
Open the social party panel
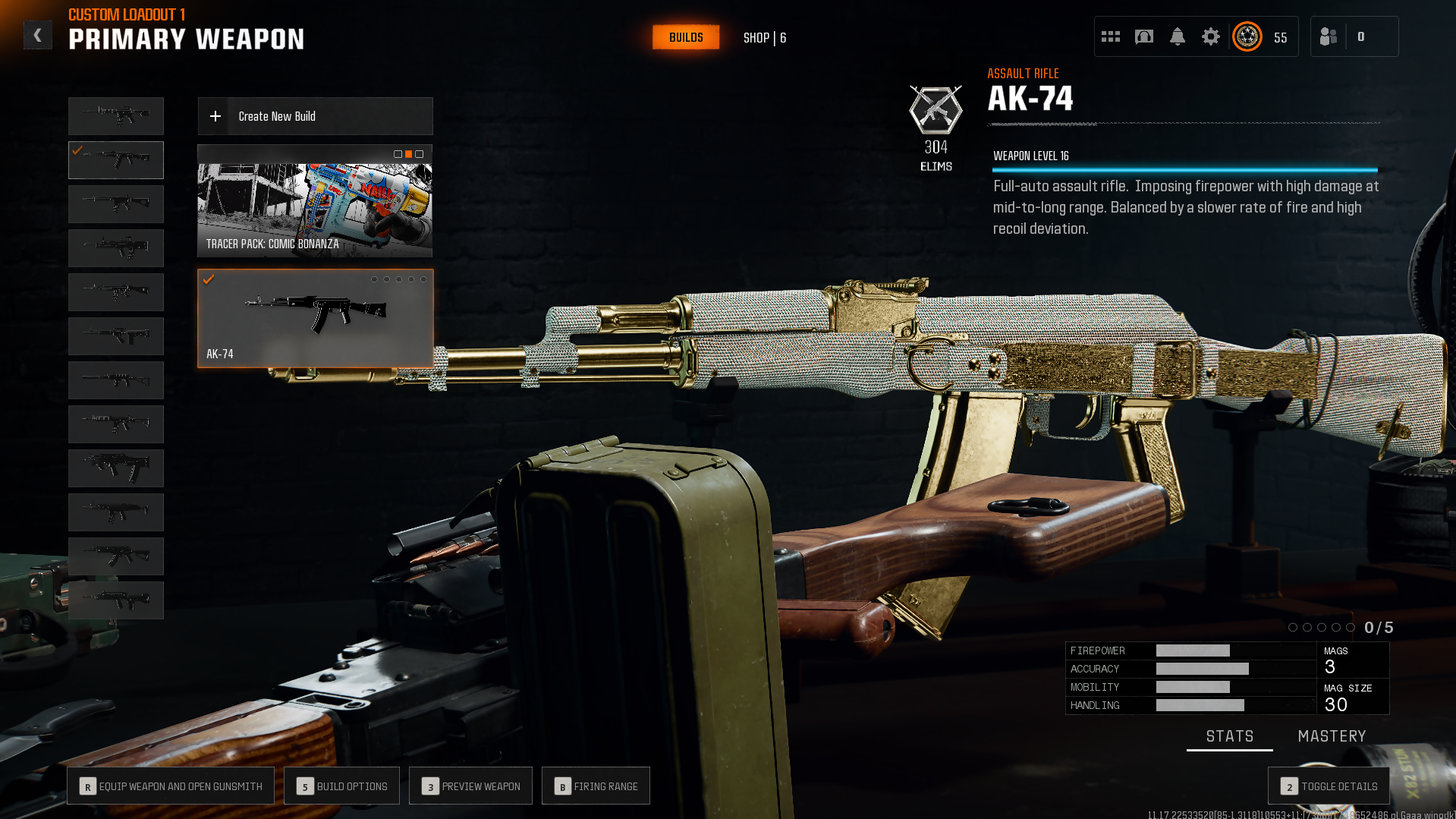pos(1329,36)
